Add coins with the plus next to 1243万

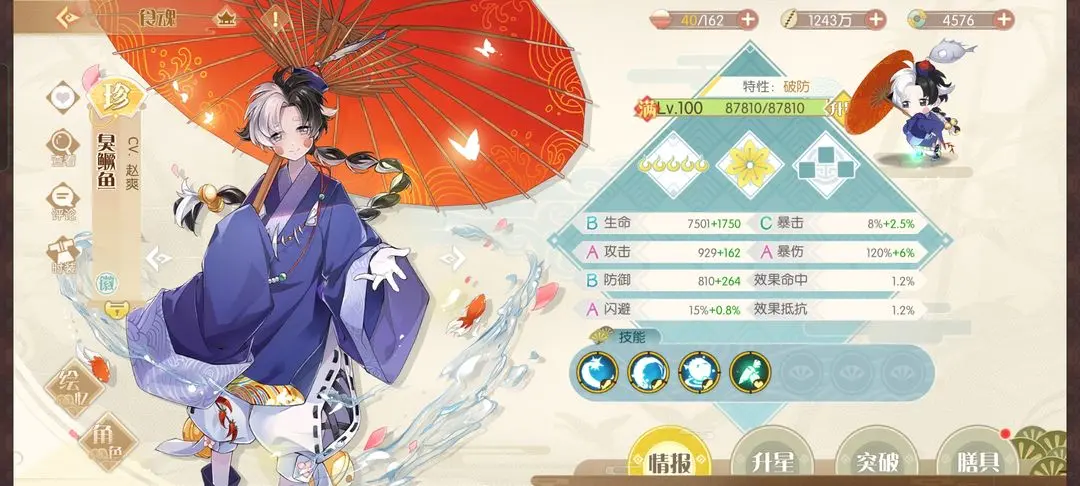click(x=875, y=19)
